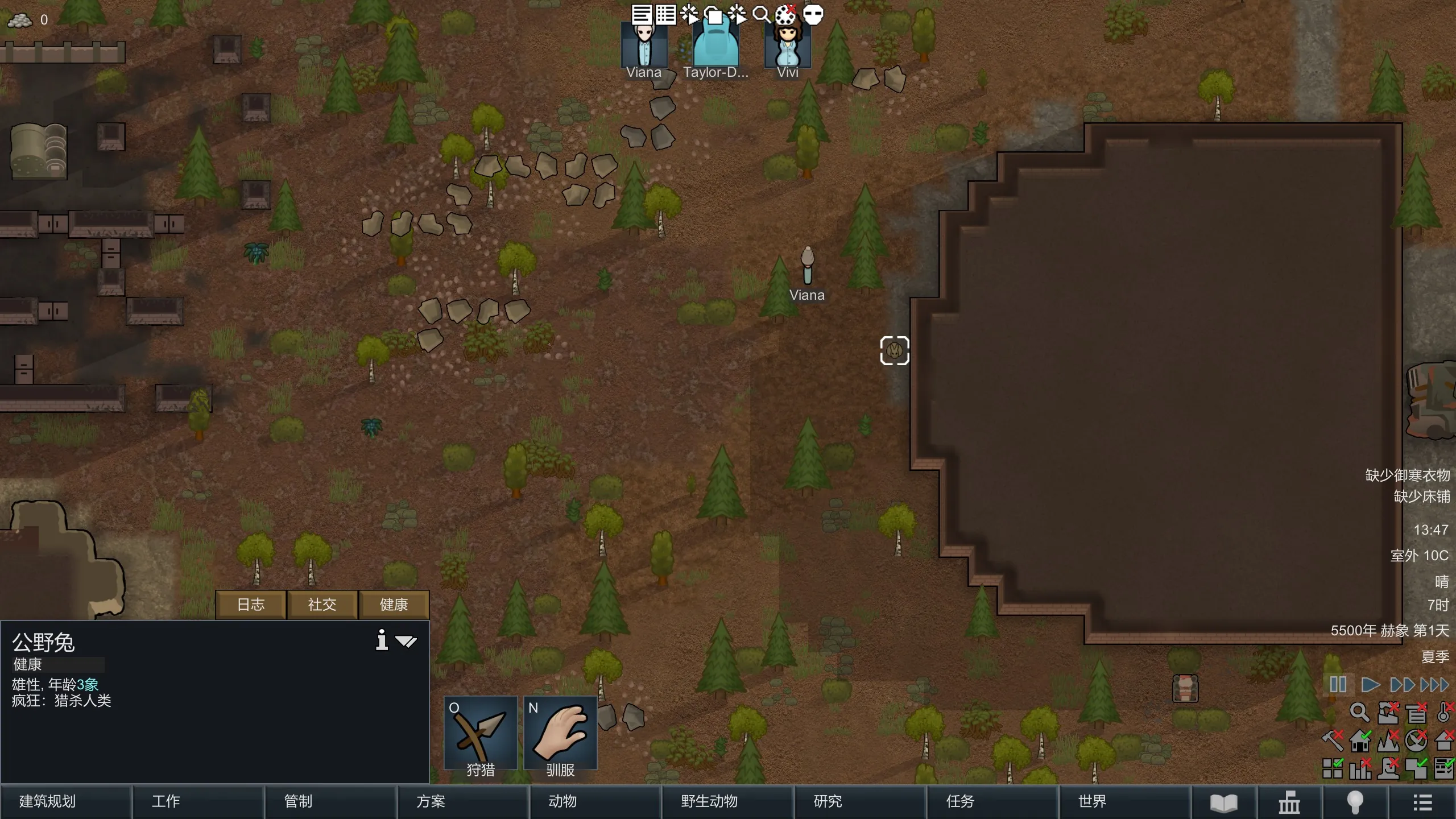Open the 世界 world map
This screenshot has width=1456, height=819.
(1124, 801)
